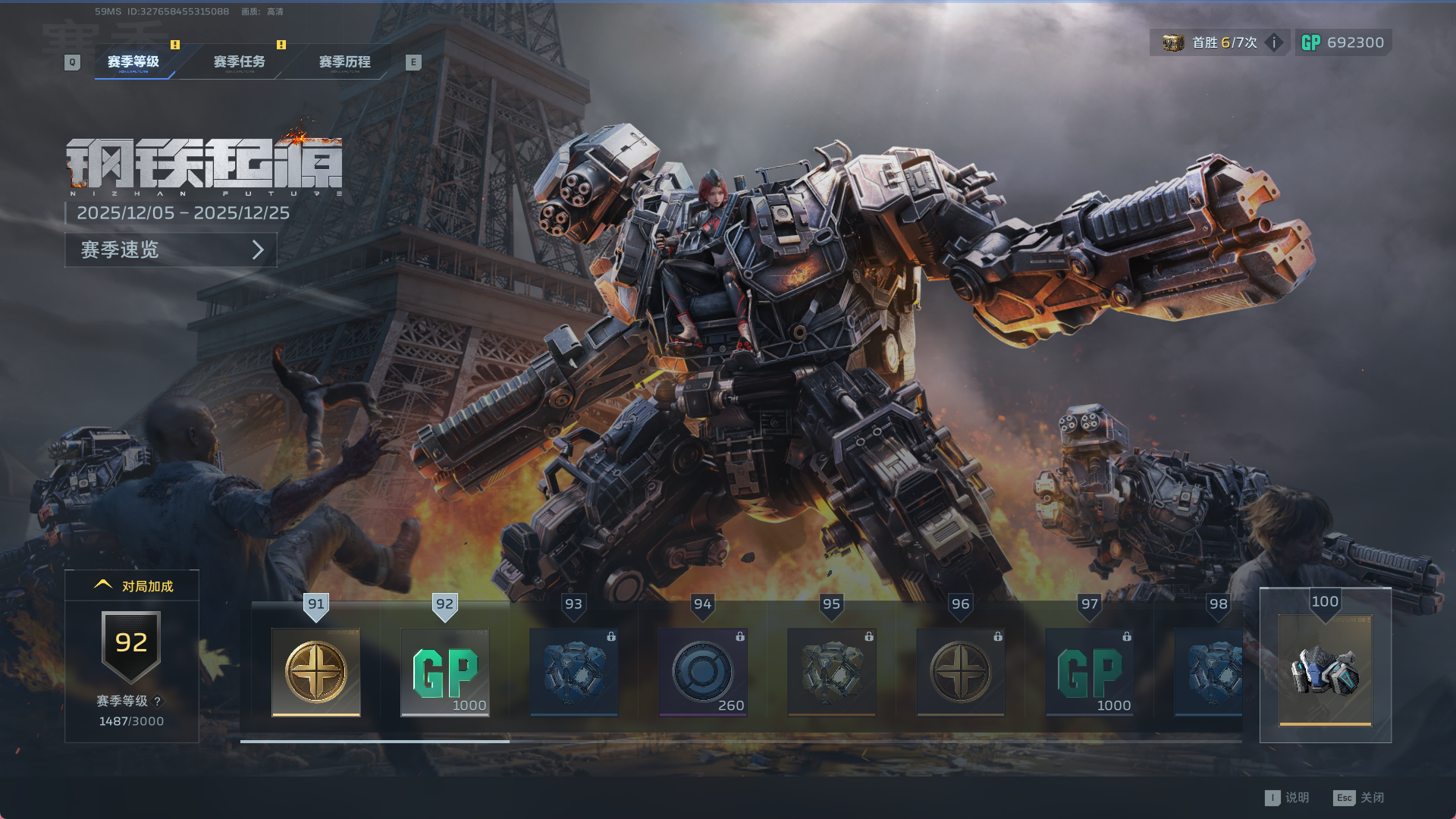Open the 赛季速览 season overview

coord(171,249)
